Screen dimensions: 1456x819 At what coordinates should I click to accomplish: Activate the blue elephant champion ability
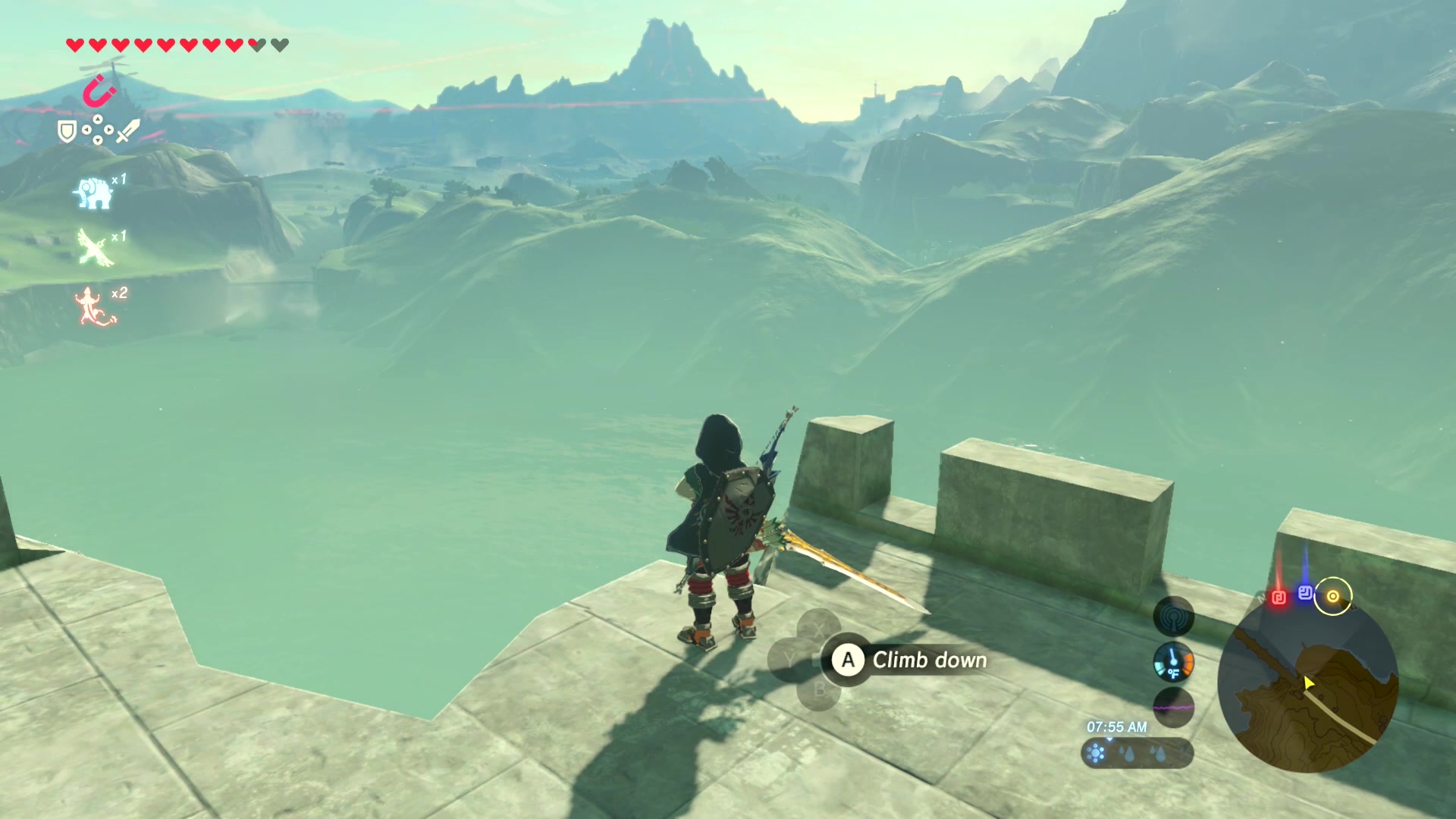click(93, 193)
